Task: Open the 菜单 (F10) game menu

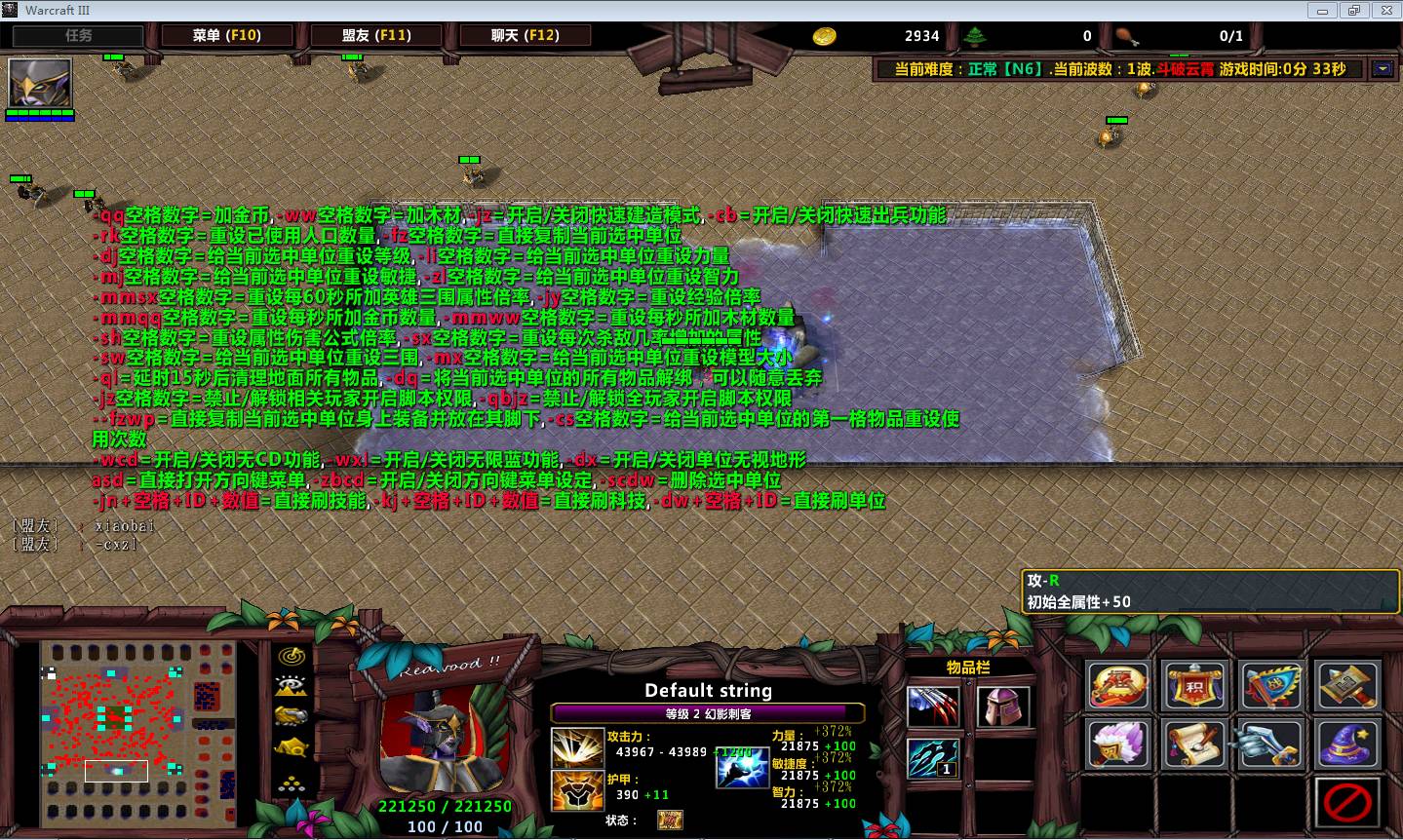Action: point(226,35)
